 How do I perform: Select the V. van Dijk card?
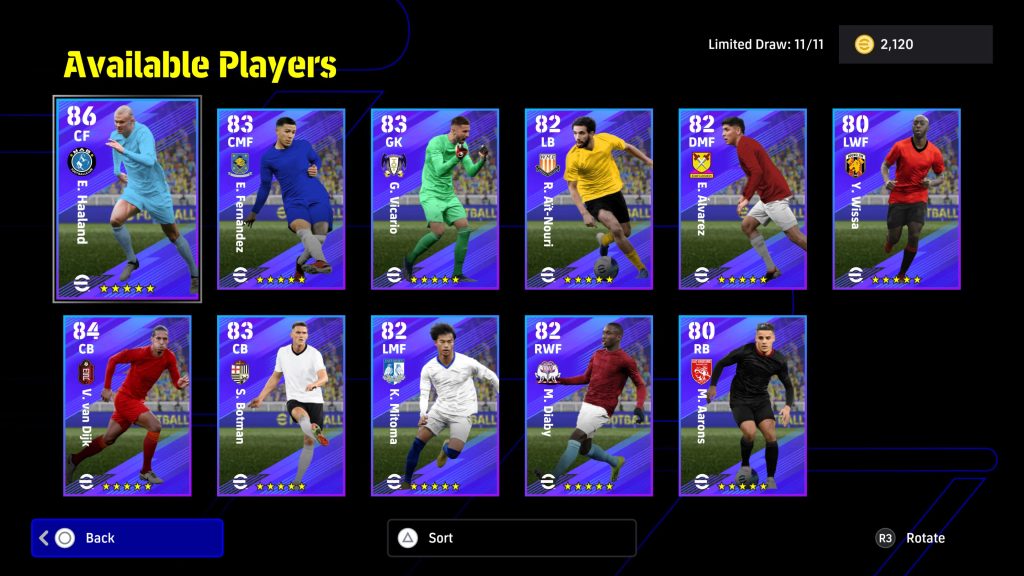pyautogui.click(x=127, y=405)
